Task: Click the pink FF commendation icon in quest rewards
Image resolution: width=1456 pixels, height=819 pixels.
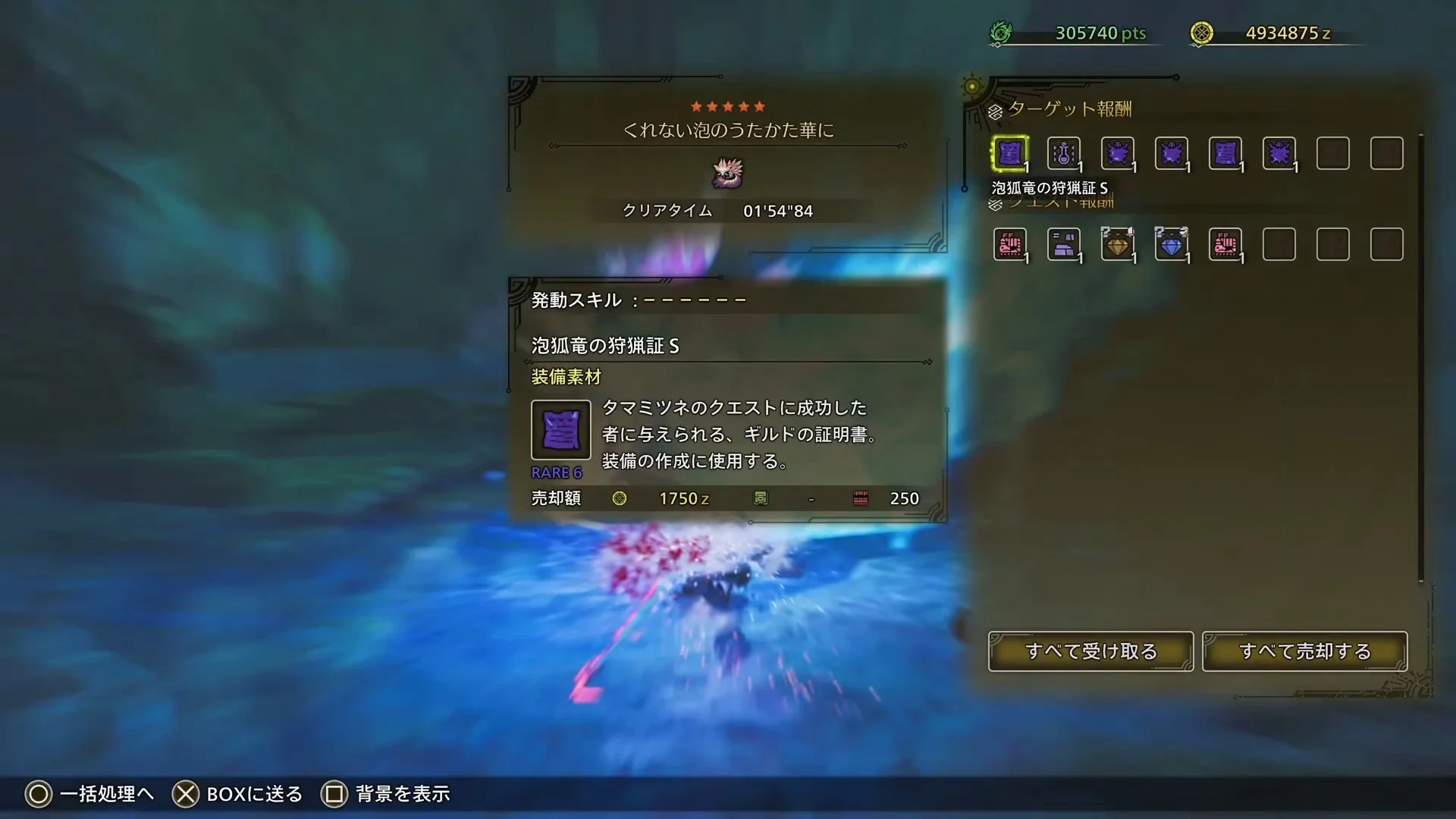Action: 1009,244
